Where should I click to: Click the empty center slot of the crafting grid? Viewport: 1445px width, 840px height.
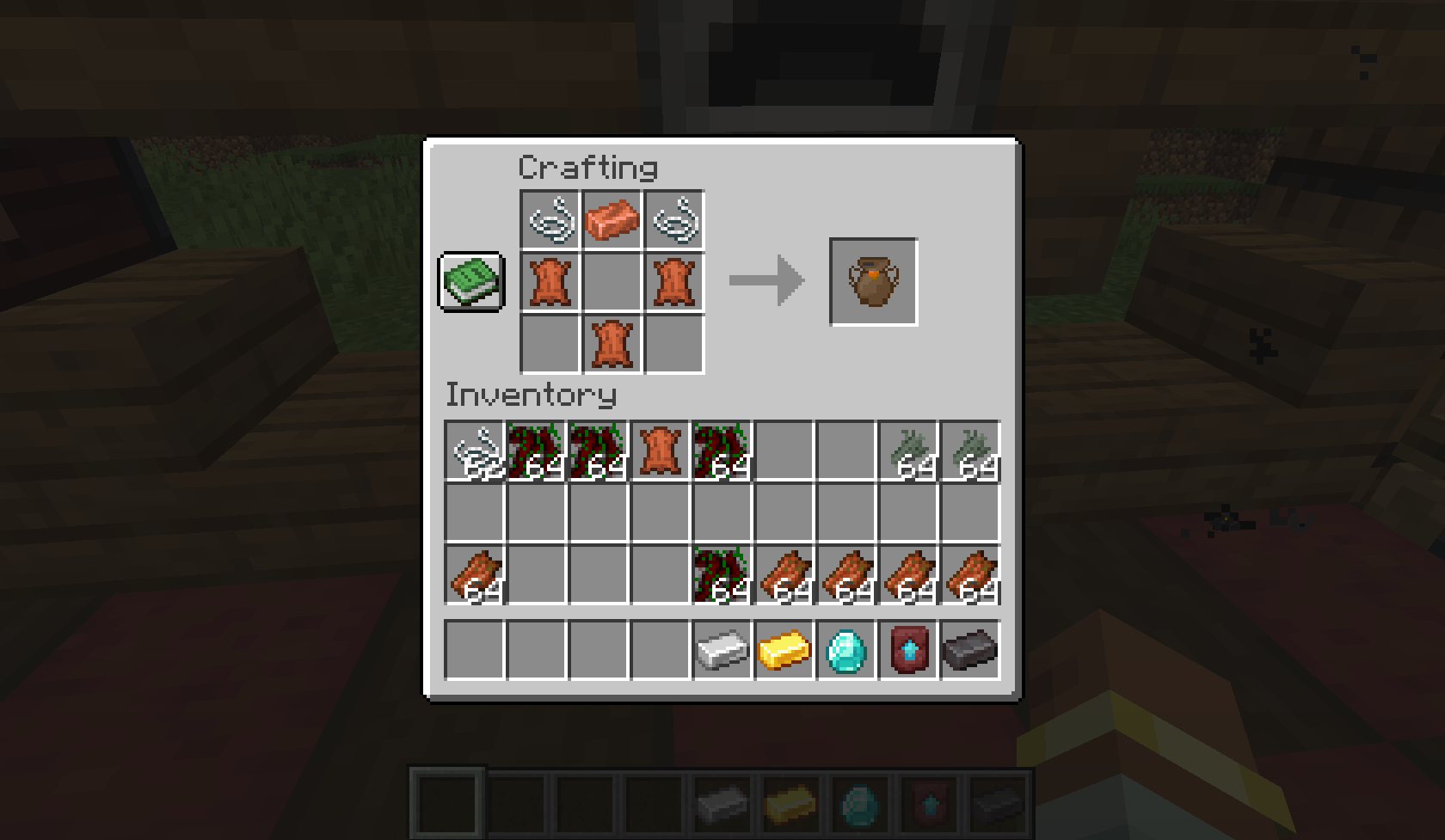tap(611, 281)
